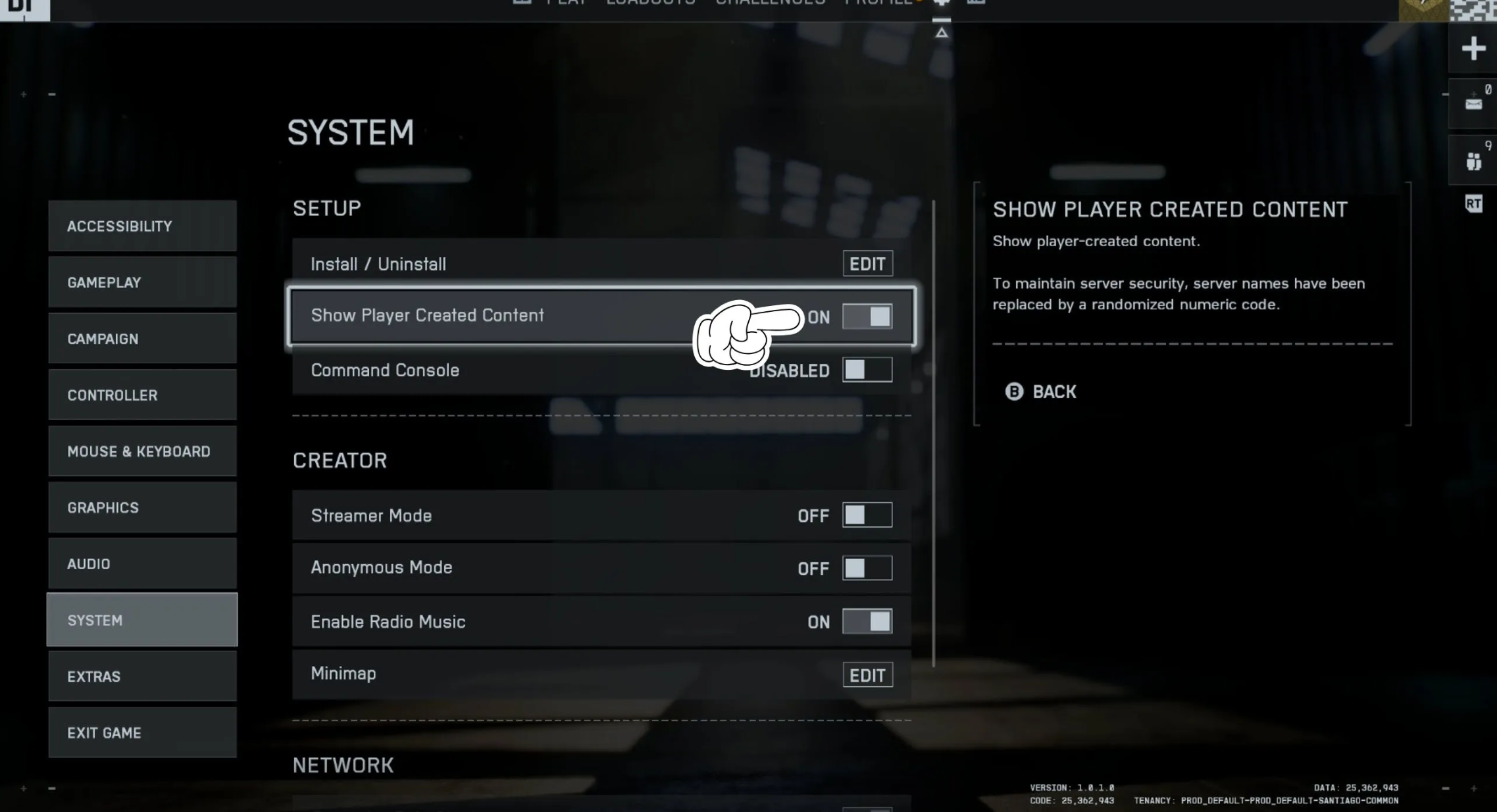
Task: Disable the Enable Radio Music toggle
Action: (867, 621)
